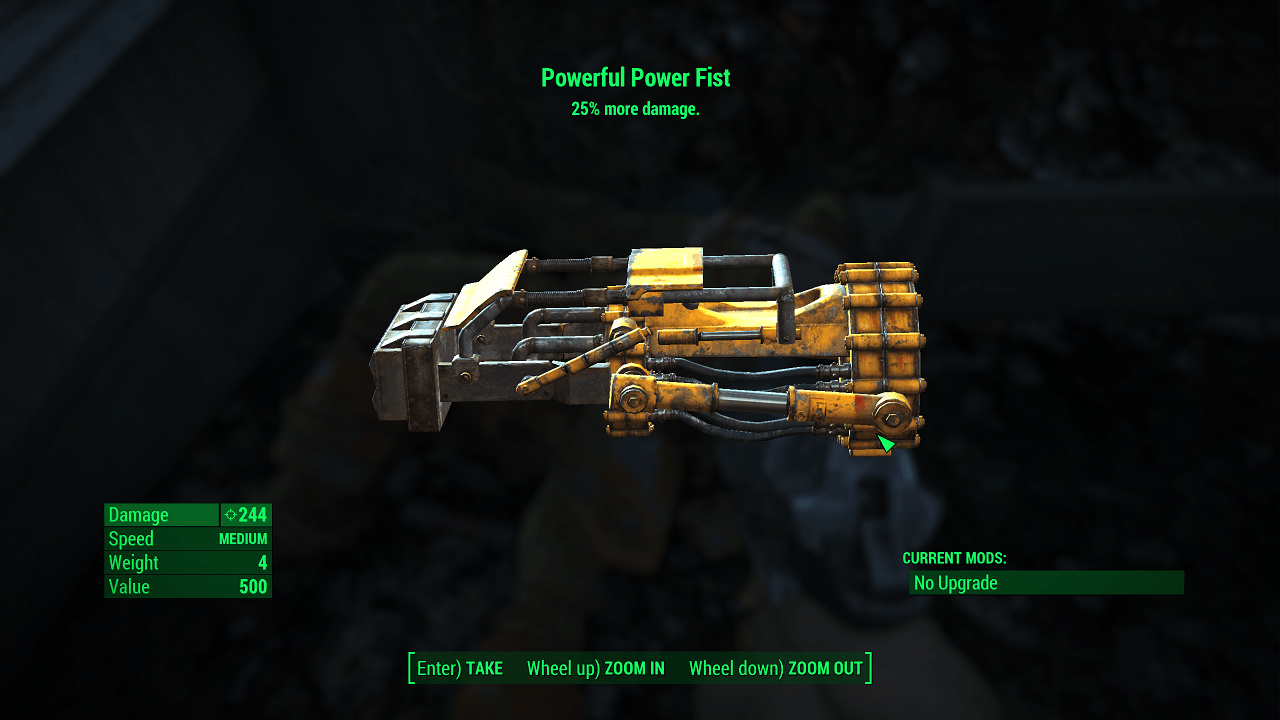Click the Powerful Power Fist title
Image resolution: width=1280 pixels, height=720 pixels.
(637, 78)
